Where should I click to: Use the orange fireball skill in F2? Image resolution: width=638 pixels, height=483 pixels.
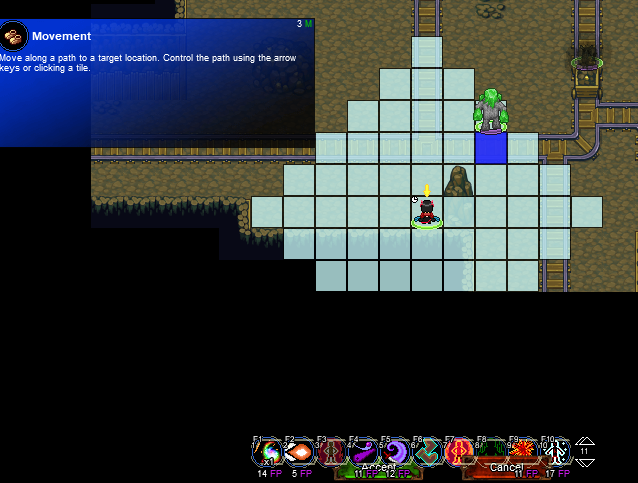click(299, 452)
